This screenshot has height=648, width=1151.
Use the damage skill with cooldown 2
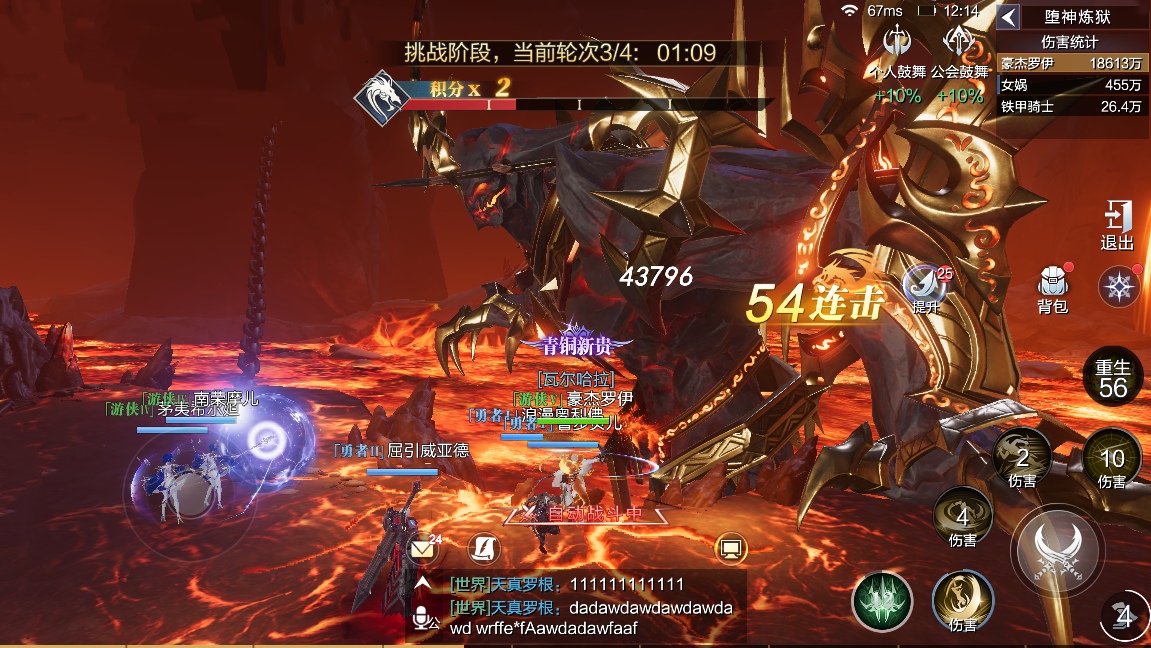pyautogui.click(x=1021, y=459)
